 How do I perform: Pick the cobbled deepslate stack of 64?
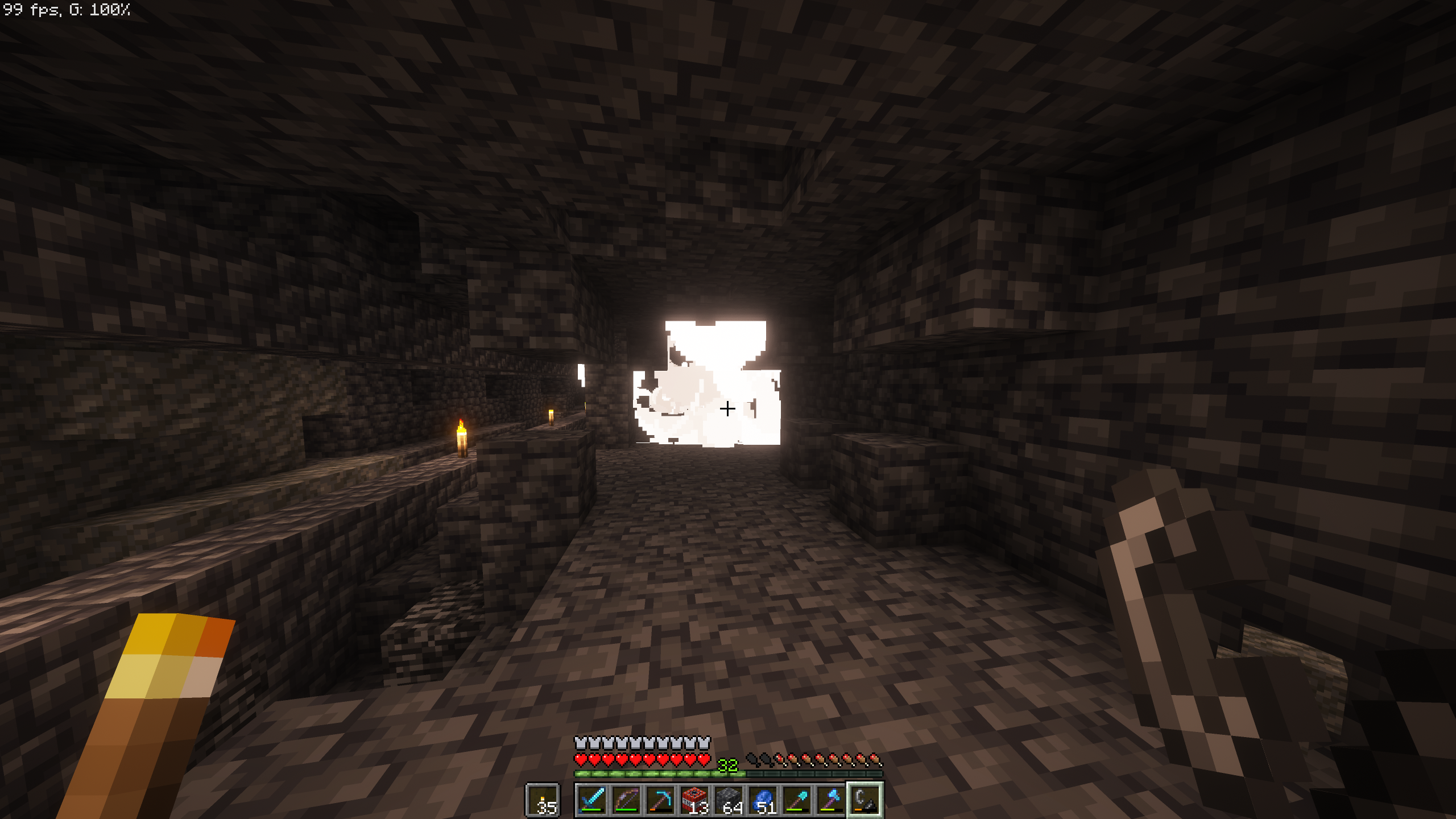coord(729,800)
